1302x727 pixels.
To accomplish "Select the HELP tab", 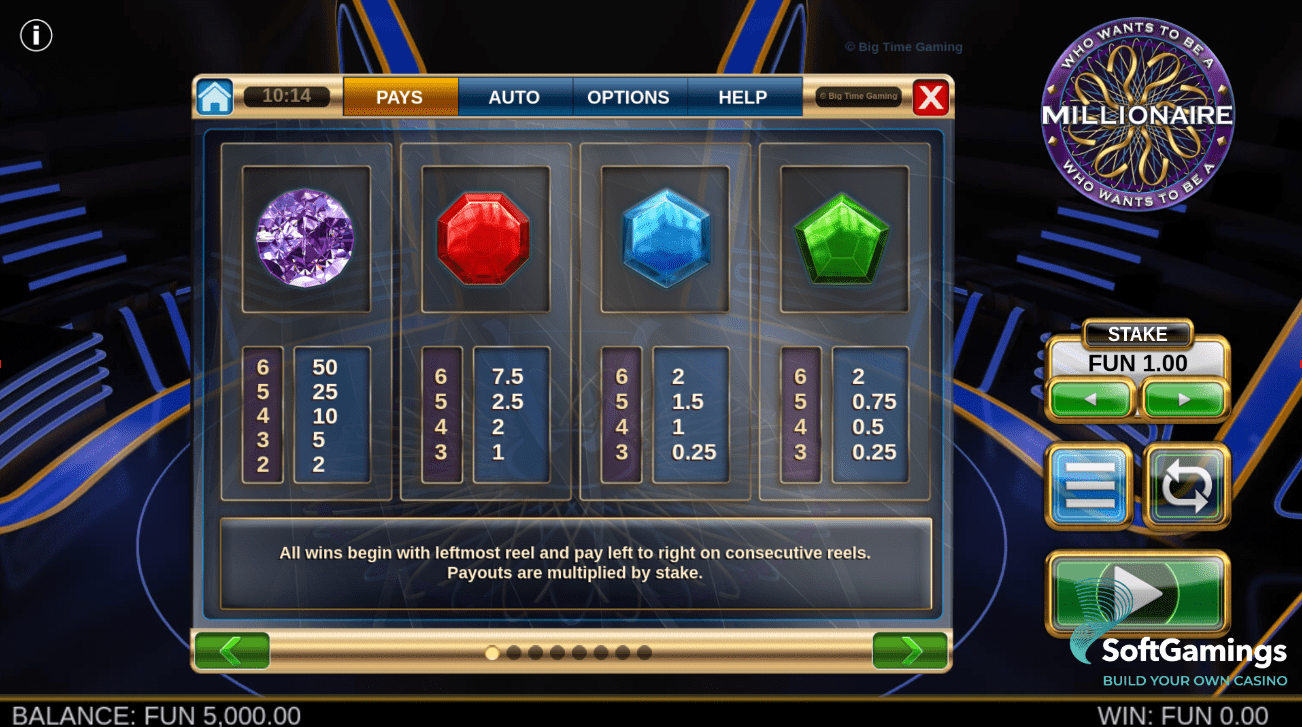I will [x=742, y=97].
